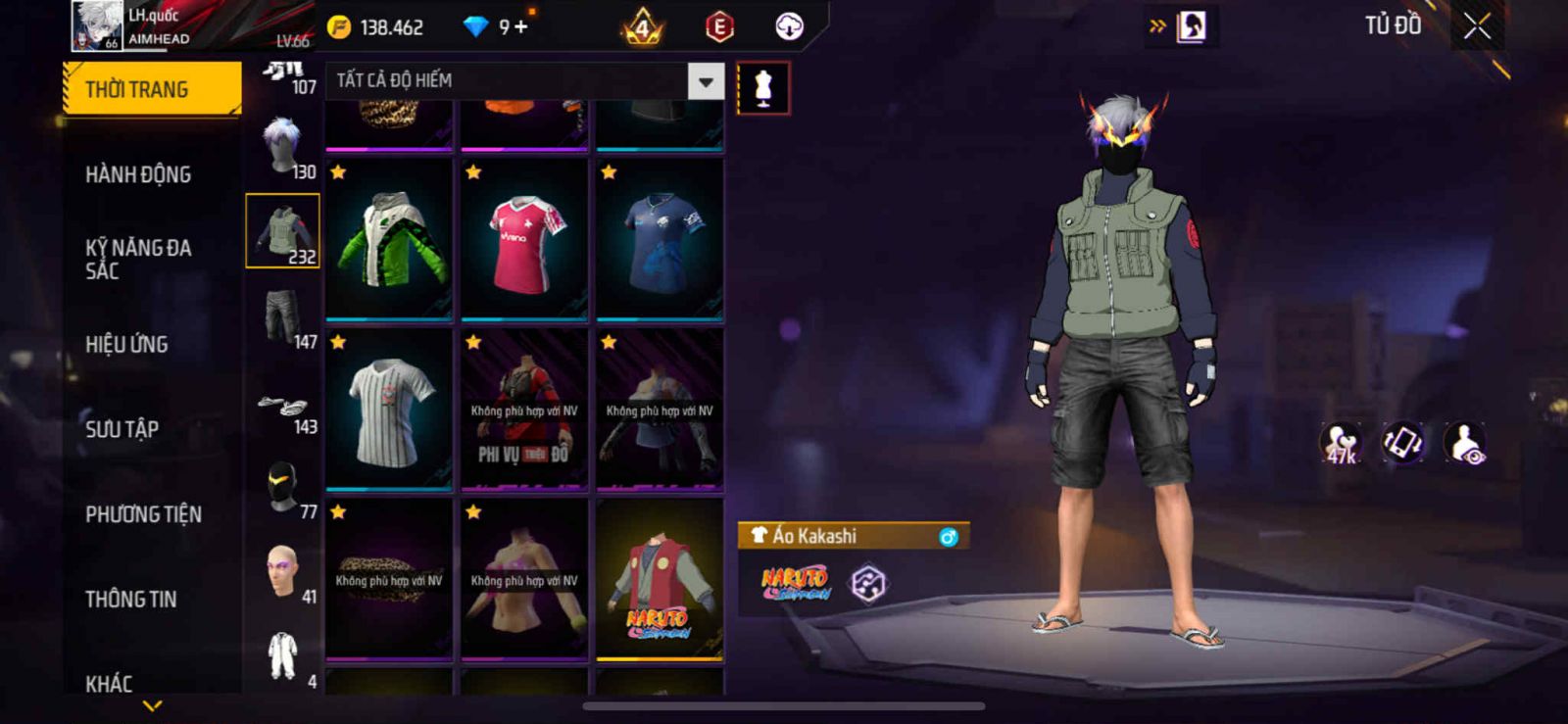Tap the player profile avatar LH.quốc

(96, 26)
